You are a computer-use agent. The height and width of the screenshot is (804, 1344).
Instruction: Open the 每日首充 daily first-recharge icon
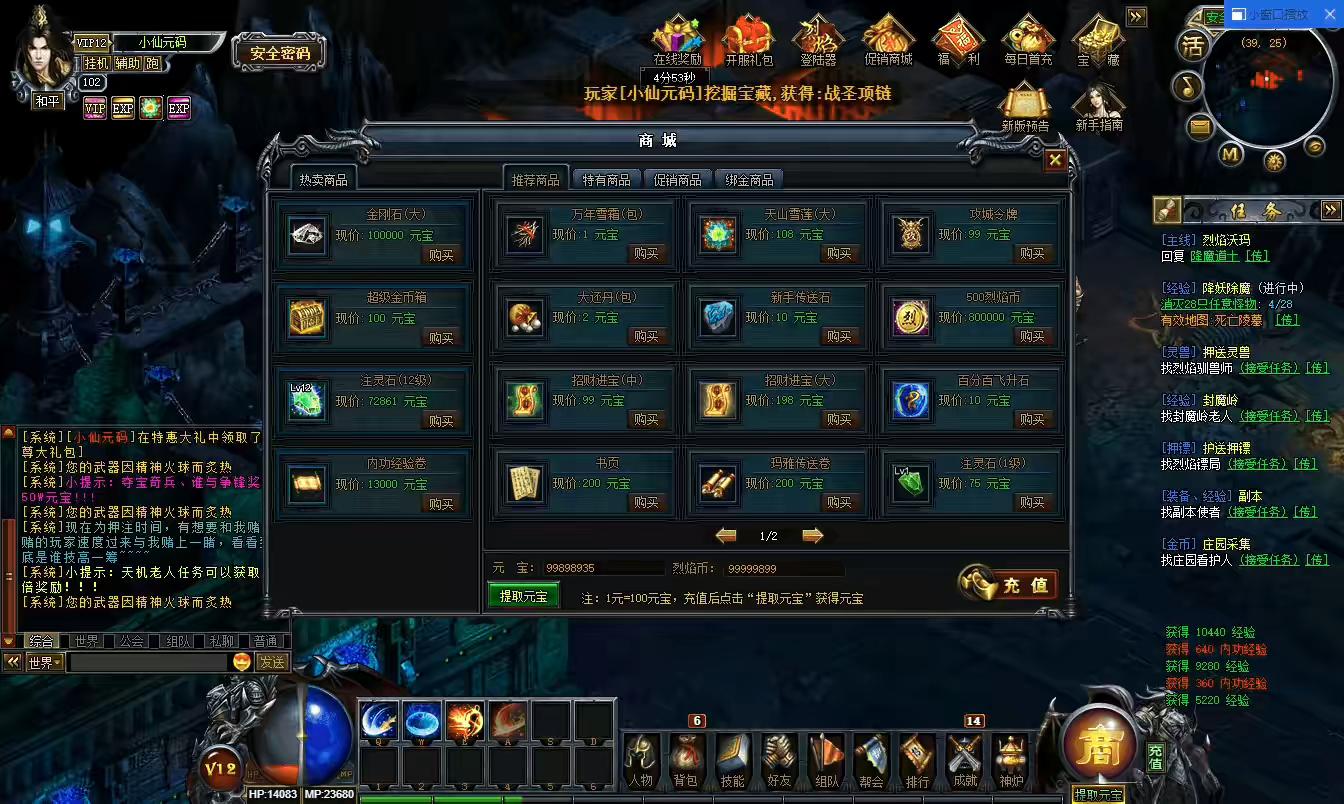1027,38
